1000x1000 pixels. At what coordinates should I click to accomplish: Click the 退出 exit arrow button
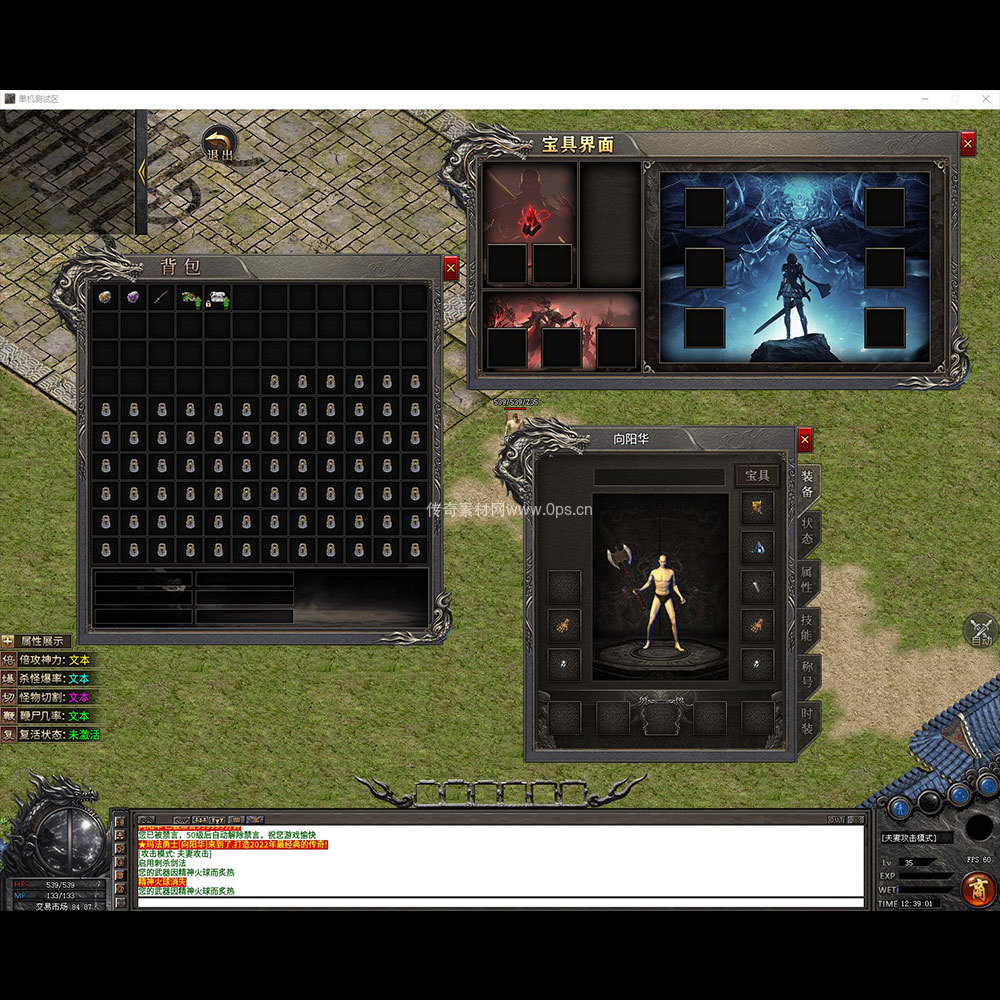tap(218, 143)
